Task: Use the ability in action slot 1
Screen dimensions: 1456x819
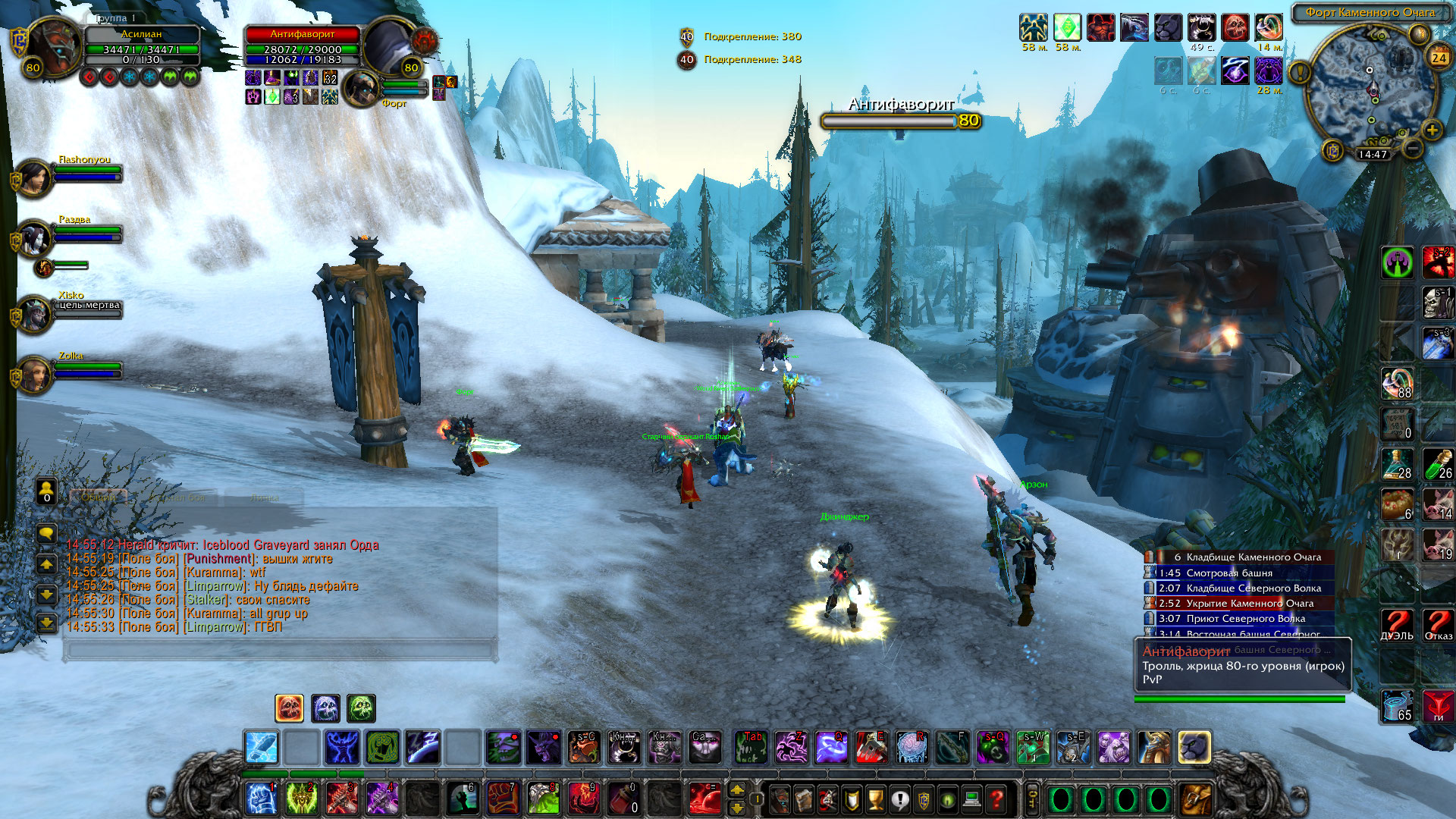Action: [x=261, y=799]
